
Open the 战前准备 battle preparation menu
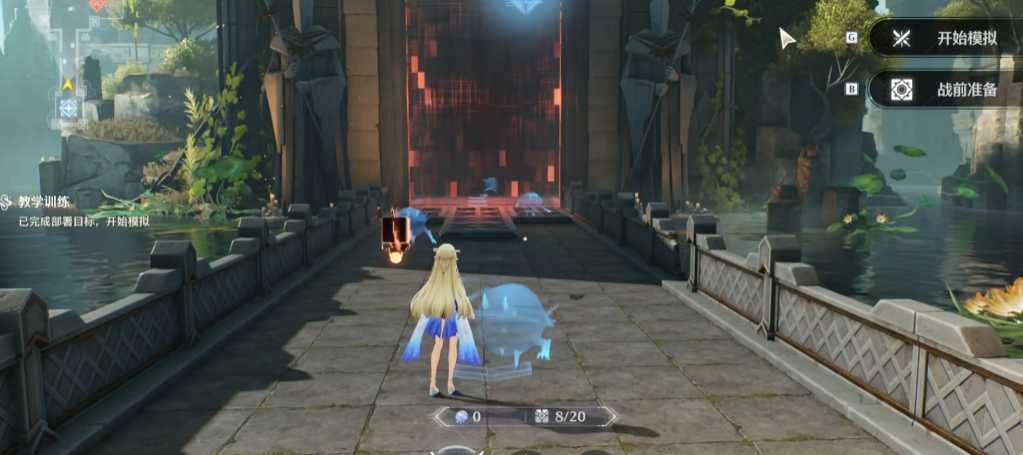click(945, 89)
